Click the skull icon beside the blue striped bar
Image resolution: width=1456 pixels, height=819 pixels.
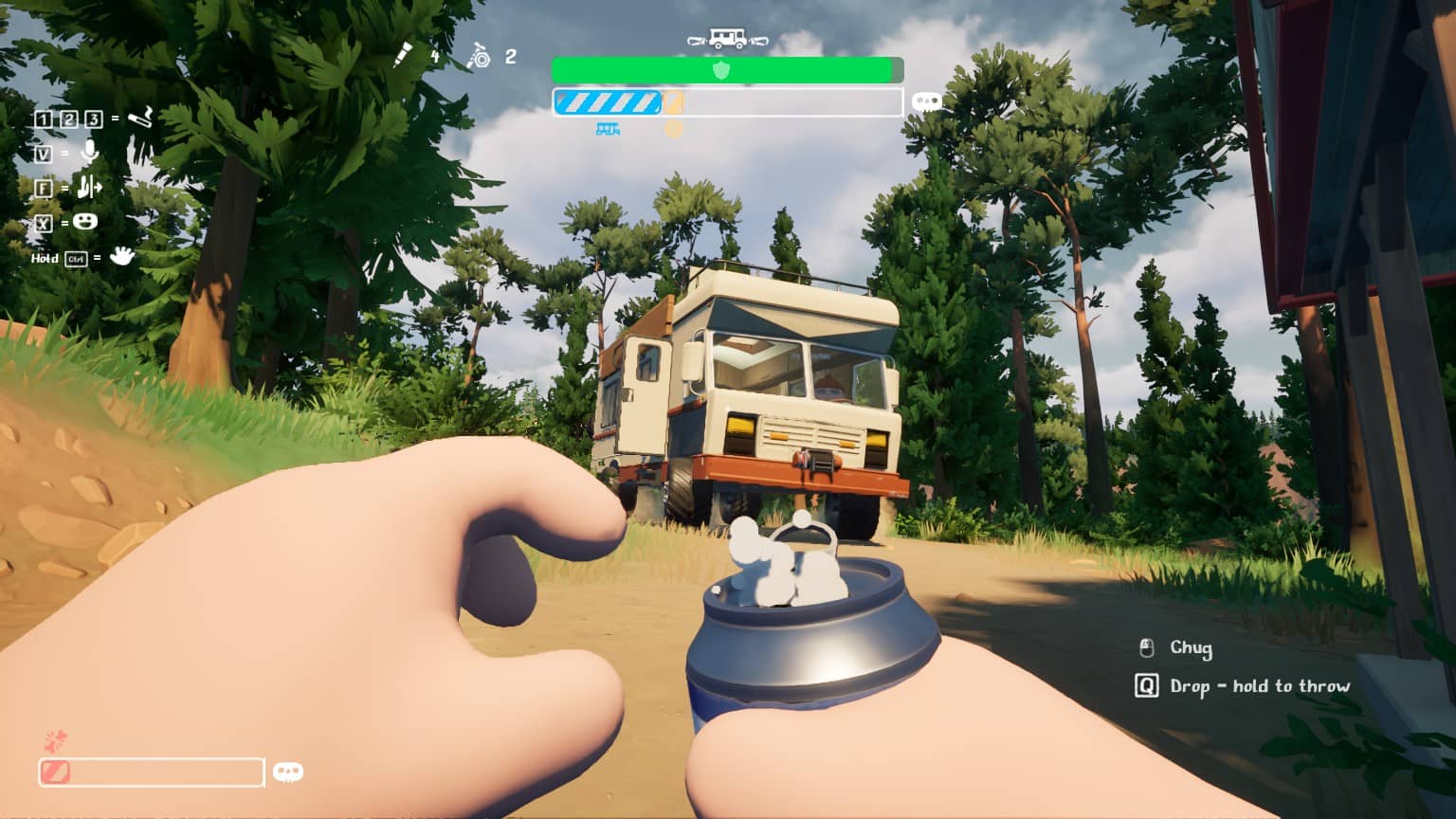point(926,101)
